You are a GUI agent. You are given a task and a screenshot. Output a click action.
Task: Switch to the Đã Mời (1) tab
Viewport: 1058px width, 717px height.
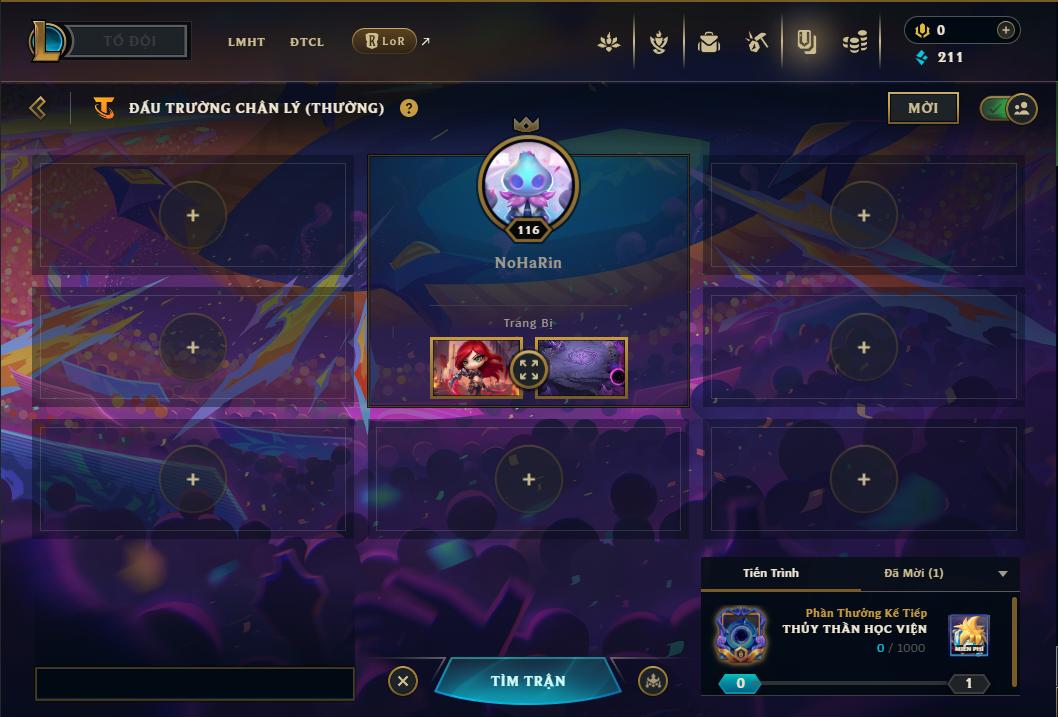pos(913,573)
